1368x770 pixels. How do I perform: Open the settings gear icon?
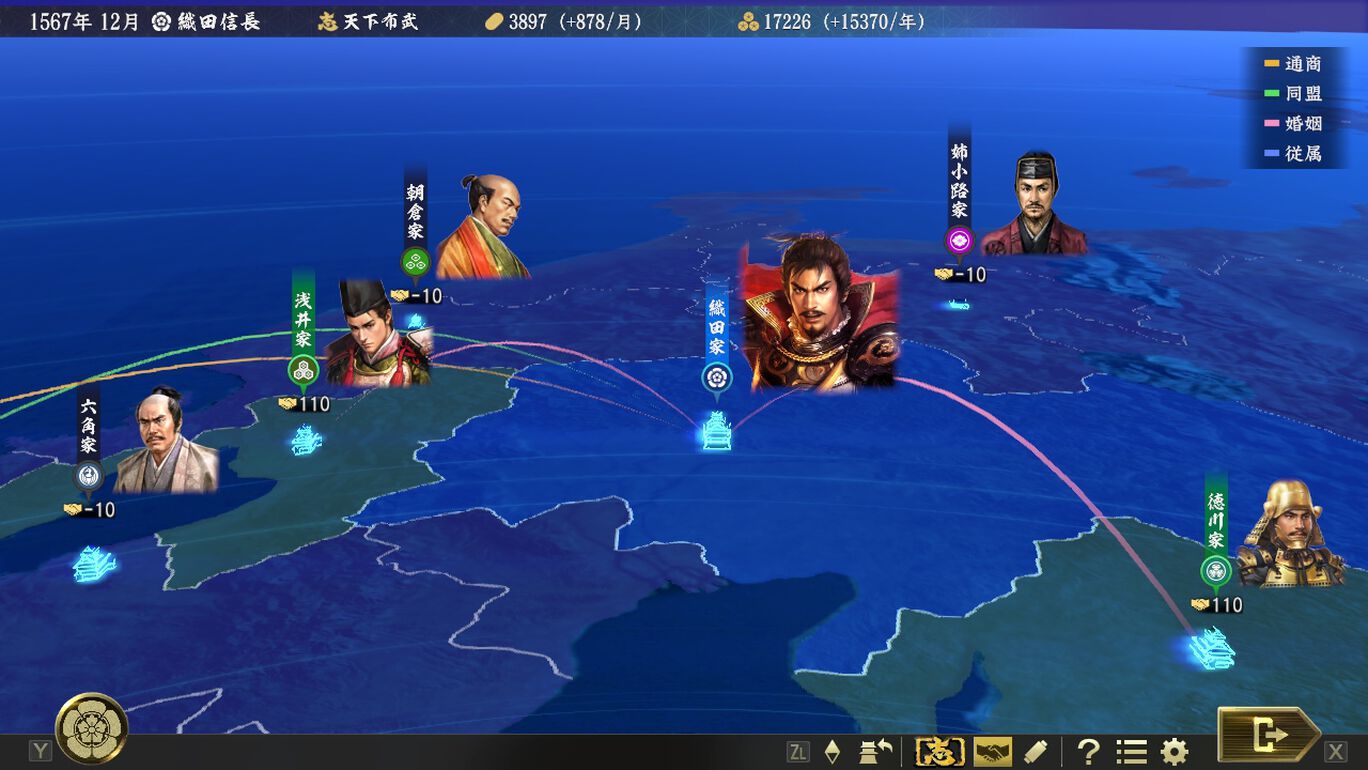(1174, 752)
